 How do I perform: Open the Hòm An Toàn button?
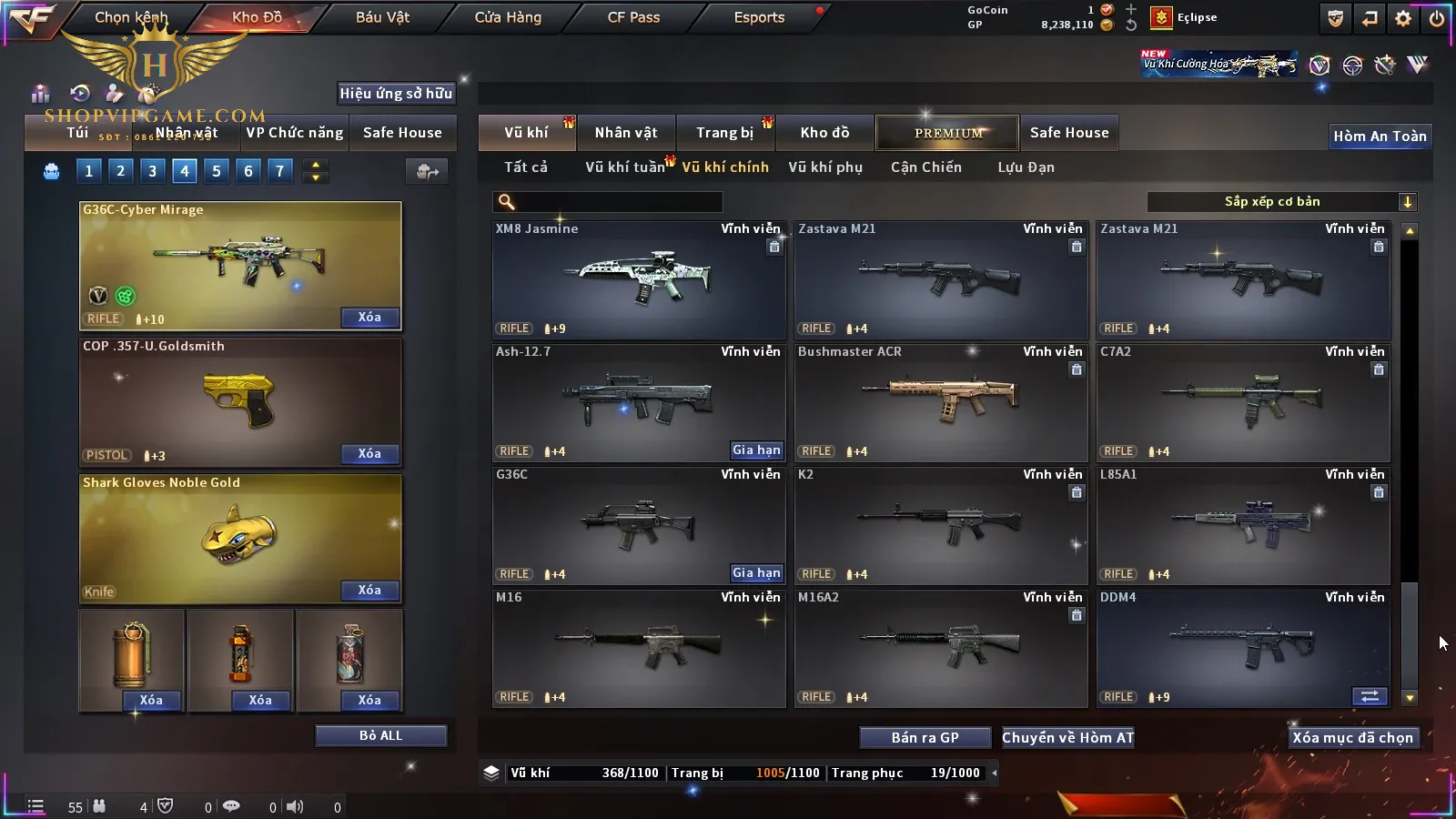coord(1380,136)
